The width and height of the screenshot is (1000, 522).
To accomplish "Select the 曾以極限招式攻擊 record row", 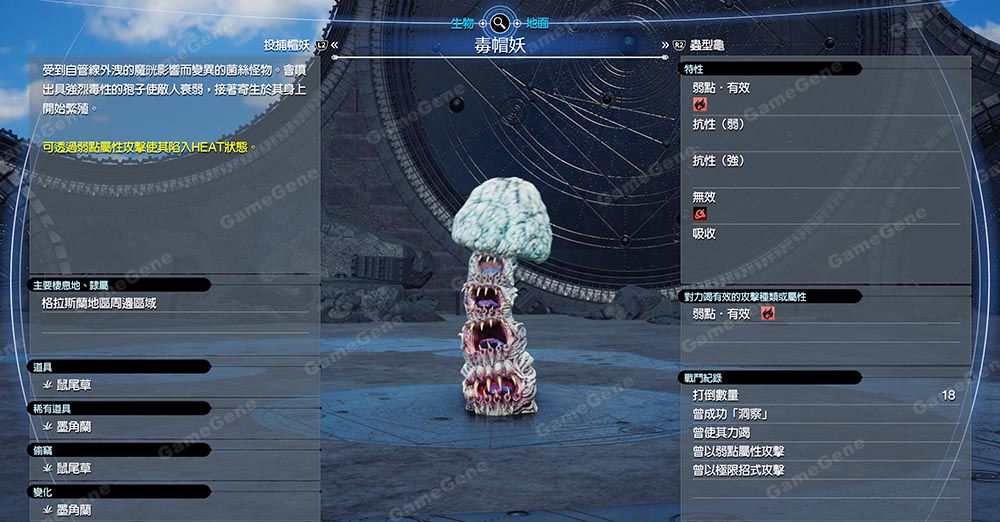I will tap(820, 470).
